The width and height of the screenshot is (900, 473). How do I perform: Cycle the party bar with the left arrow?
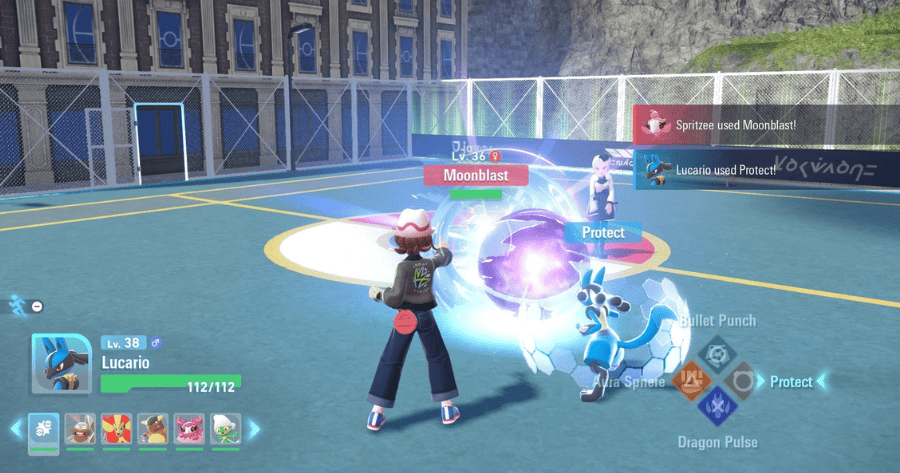[x=15, y=429]
